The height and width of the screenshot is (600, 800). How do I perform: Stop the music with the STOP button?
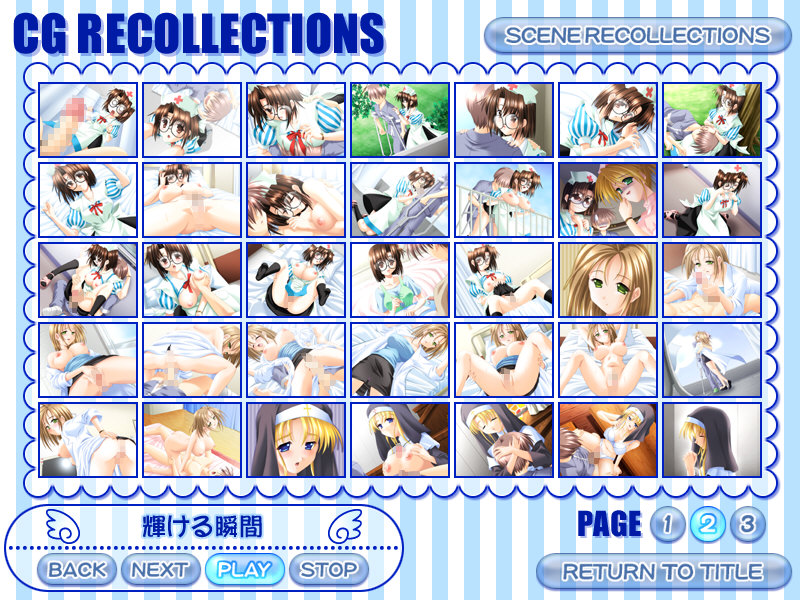(328, 570)
